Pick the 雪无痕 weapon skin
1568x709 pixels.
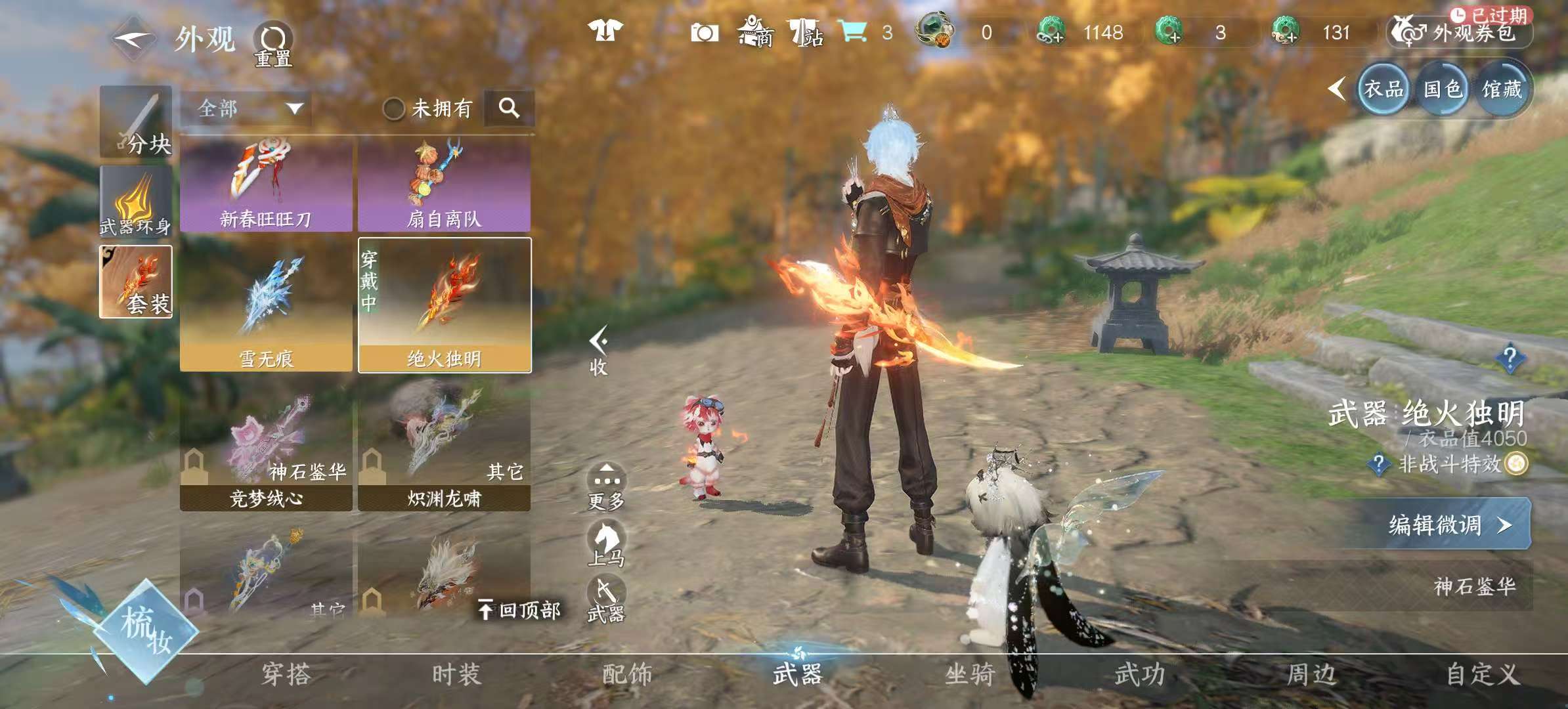pos(266,305)
